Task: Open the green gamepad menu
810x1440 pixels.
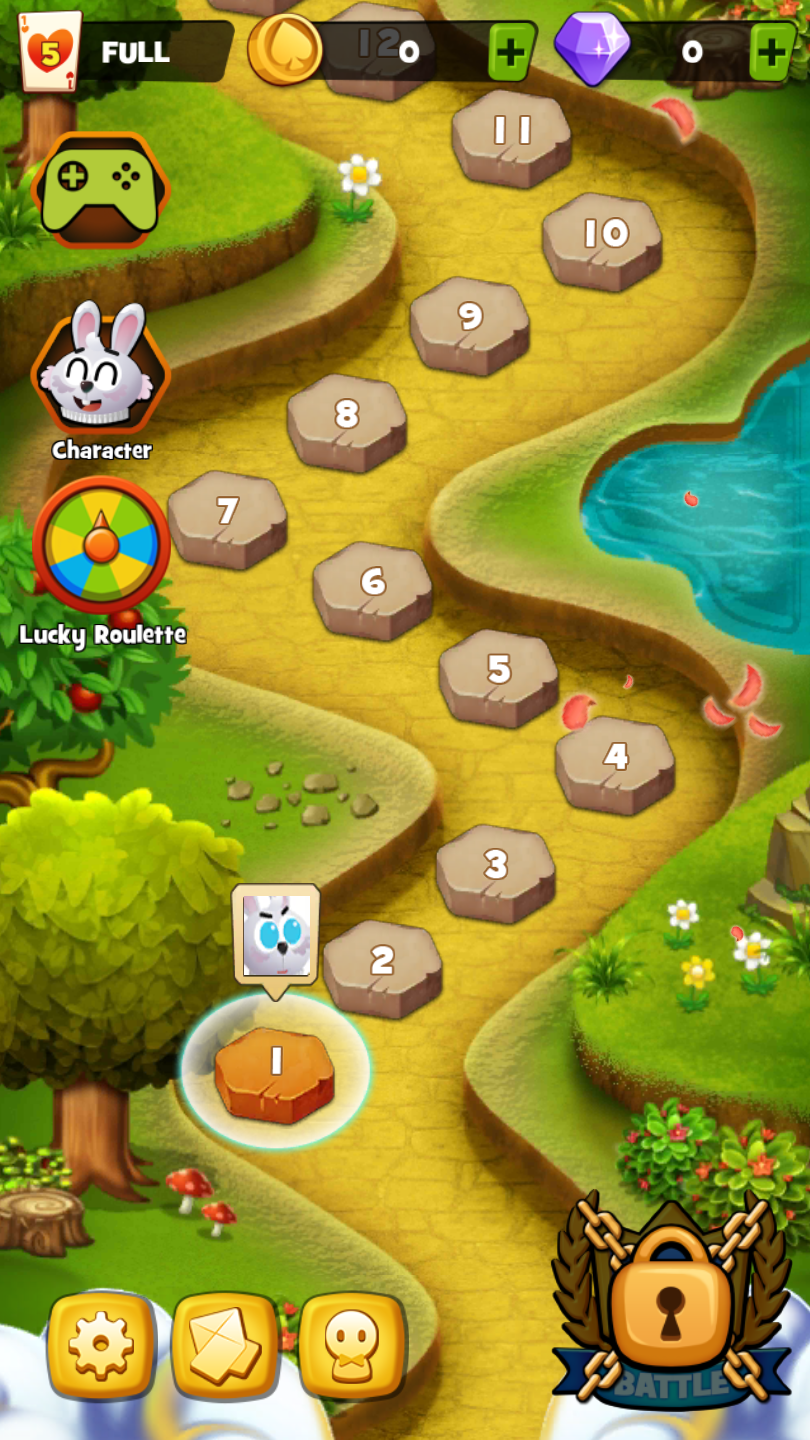Action: 100,188
